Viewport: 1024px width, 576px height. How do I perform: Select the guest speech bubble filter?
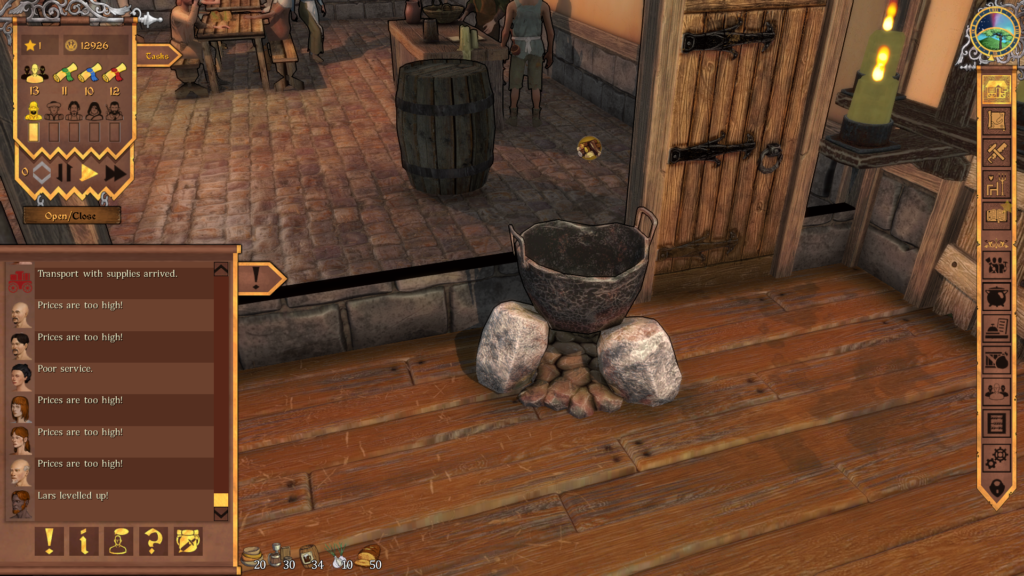[x=119, y=540]
